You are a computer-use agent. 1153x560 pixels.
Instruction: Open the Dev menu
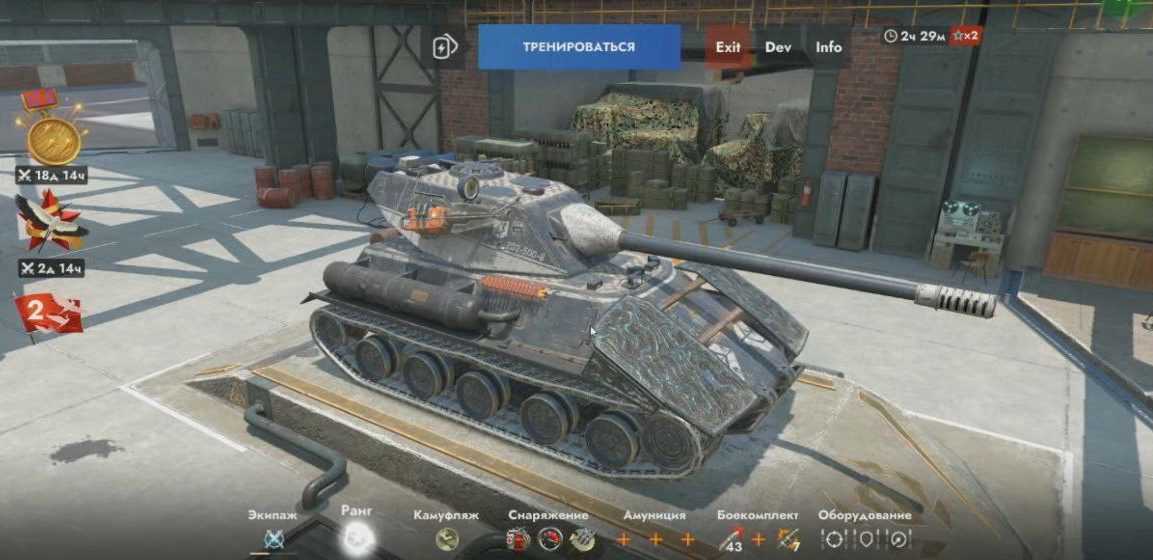click(778, 47)
